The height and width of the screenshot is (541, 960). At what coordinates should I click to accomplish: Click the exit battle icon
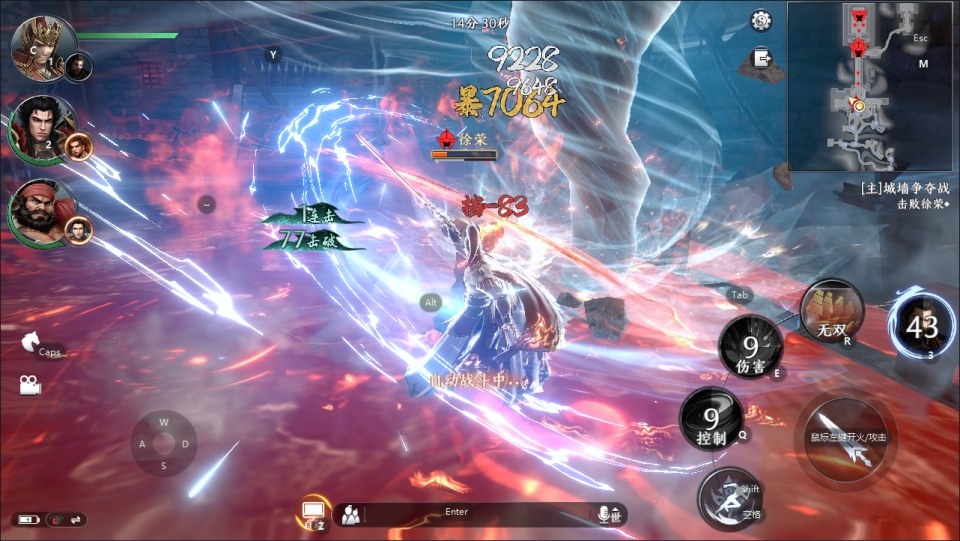point(763,58)
